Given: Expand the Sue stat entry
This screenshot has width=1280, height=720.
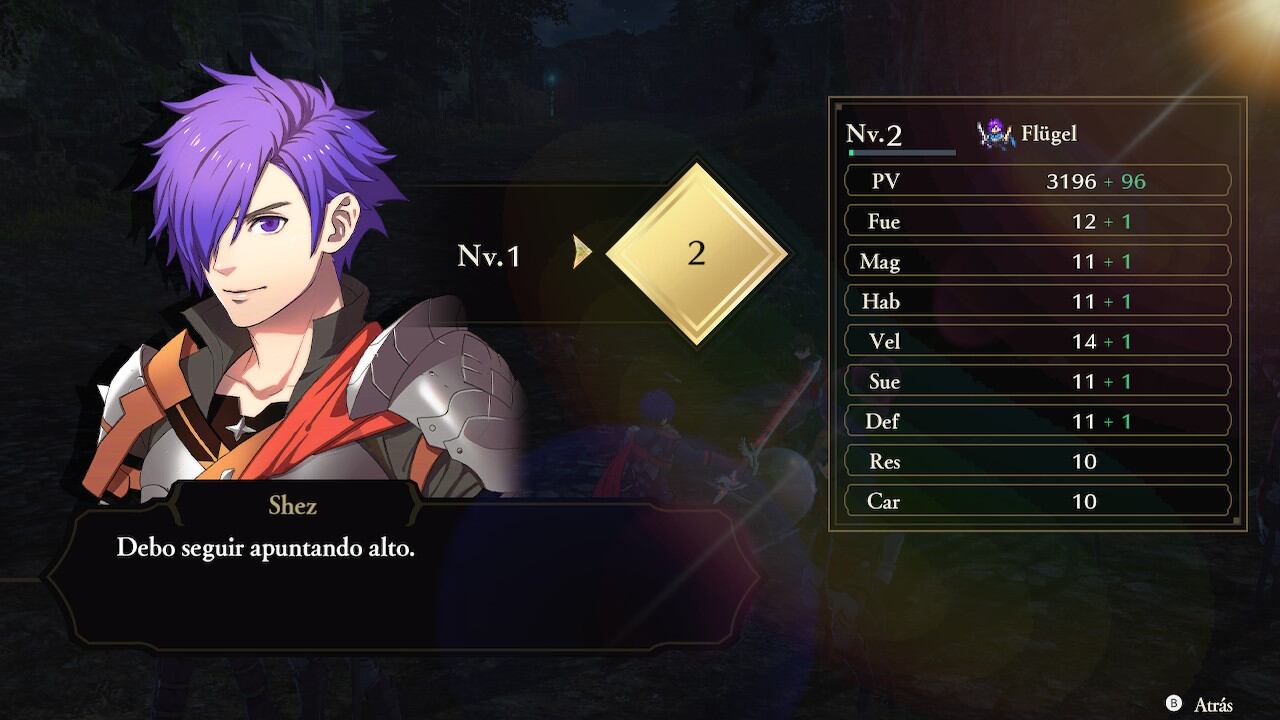Looking at the screenshot, I should click(1037, 380).
